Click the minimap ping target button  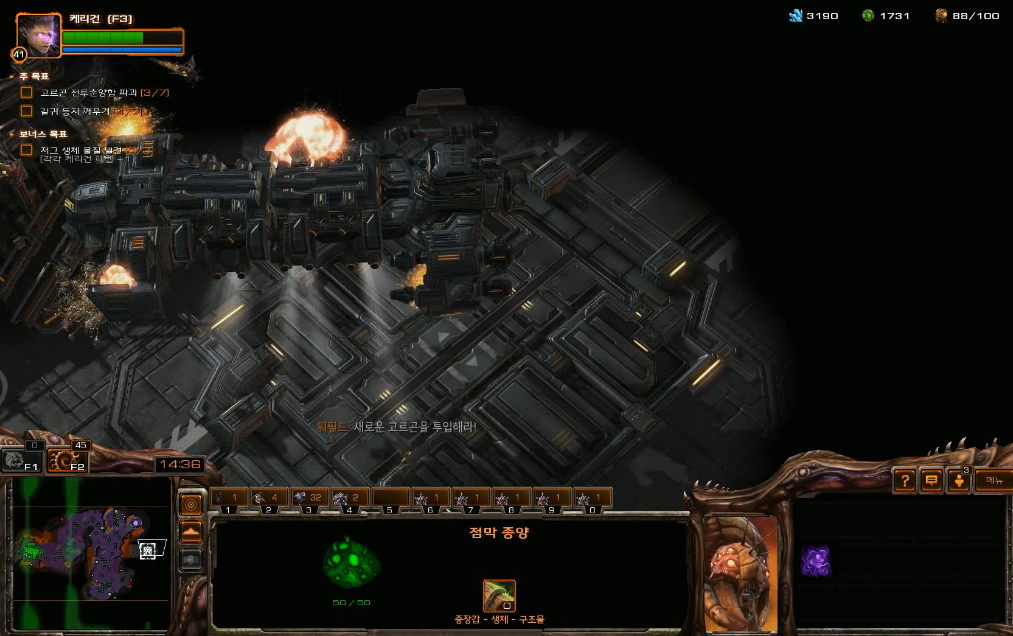(x=190, y=504)
